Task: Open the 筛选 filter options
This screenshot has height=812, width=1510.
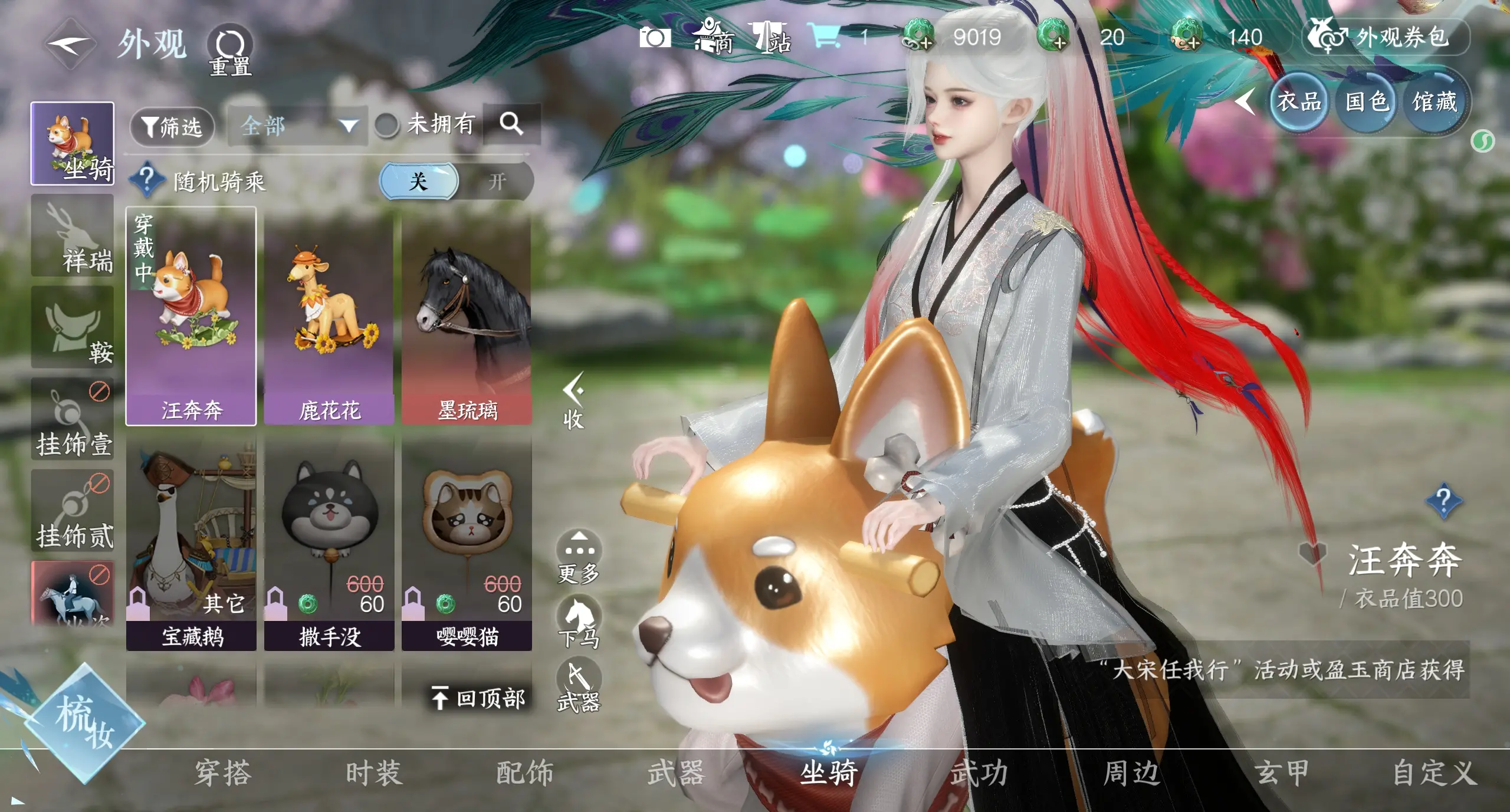Action: point(172,126)
